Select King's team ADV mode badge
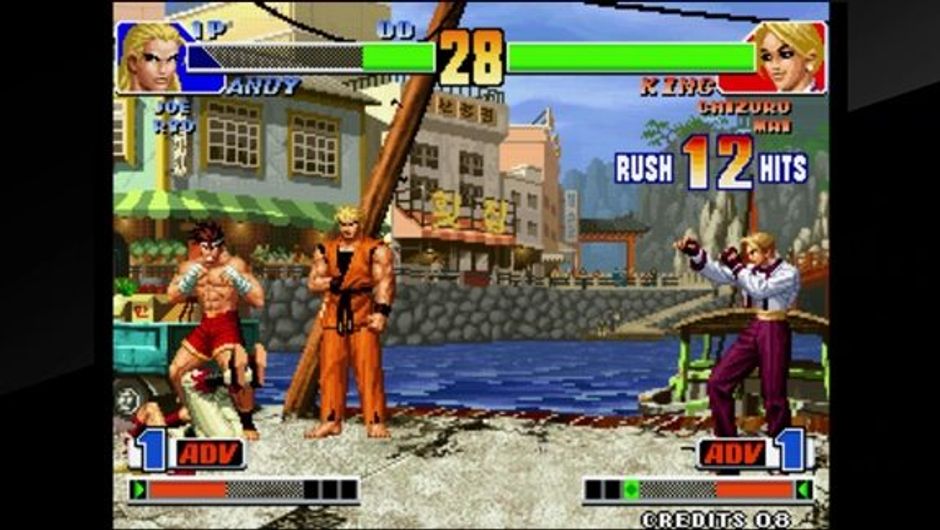This screenshot has height=530, width=940. coord(734,453)
